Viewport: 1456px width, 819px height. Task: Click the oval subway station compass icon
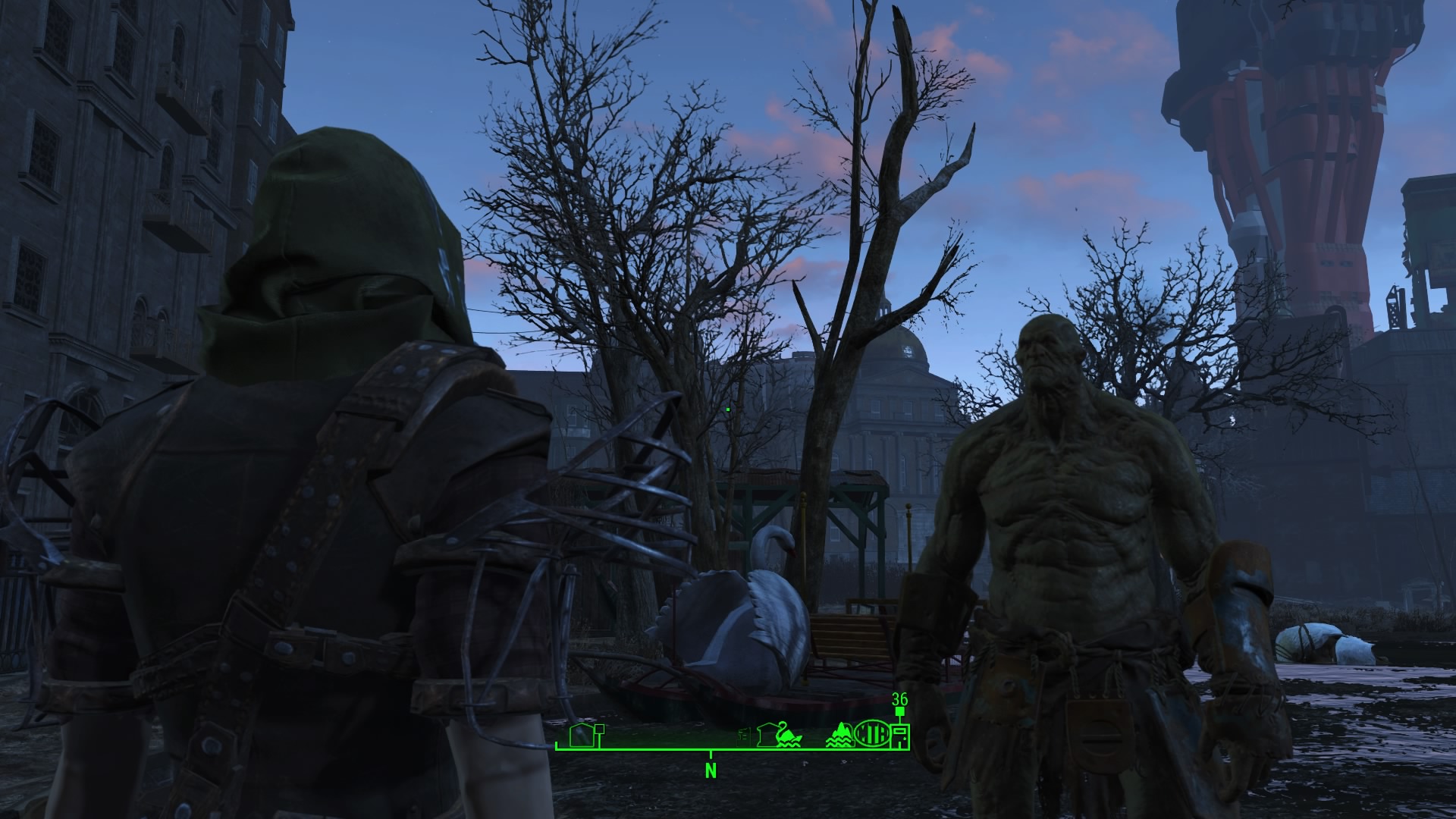pyautogui.click(x=872, y=735)
